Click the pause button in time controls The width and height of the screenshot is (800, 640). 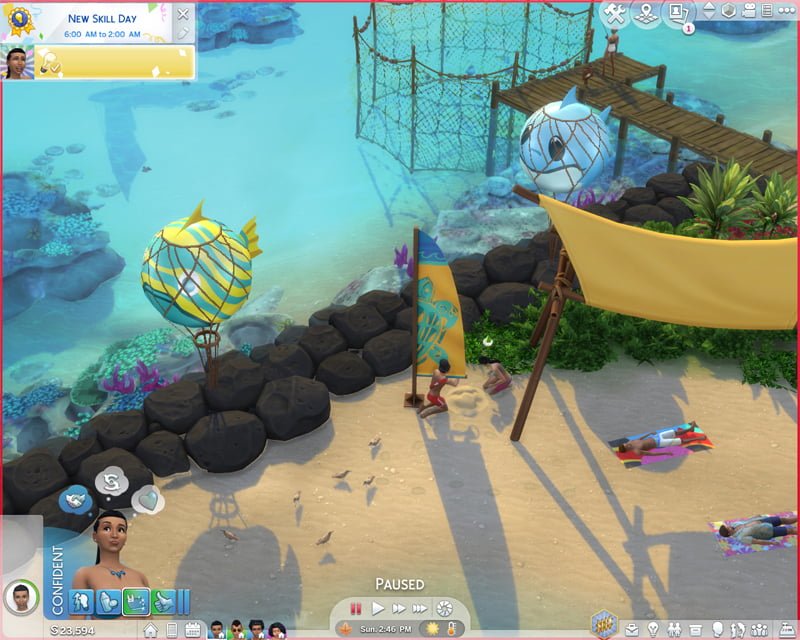(356, 608)
